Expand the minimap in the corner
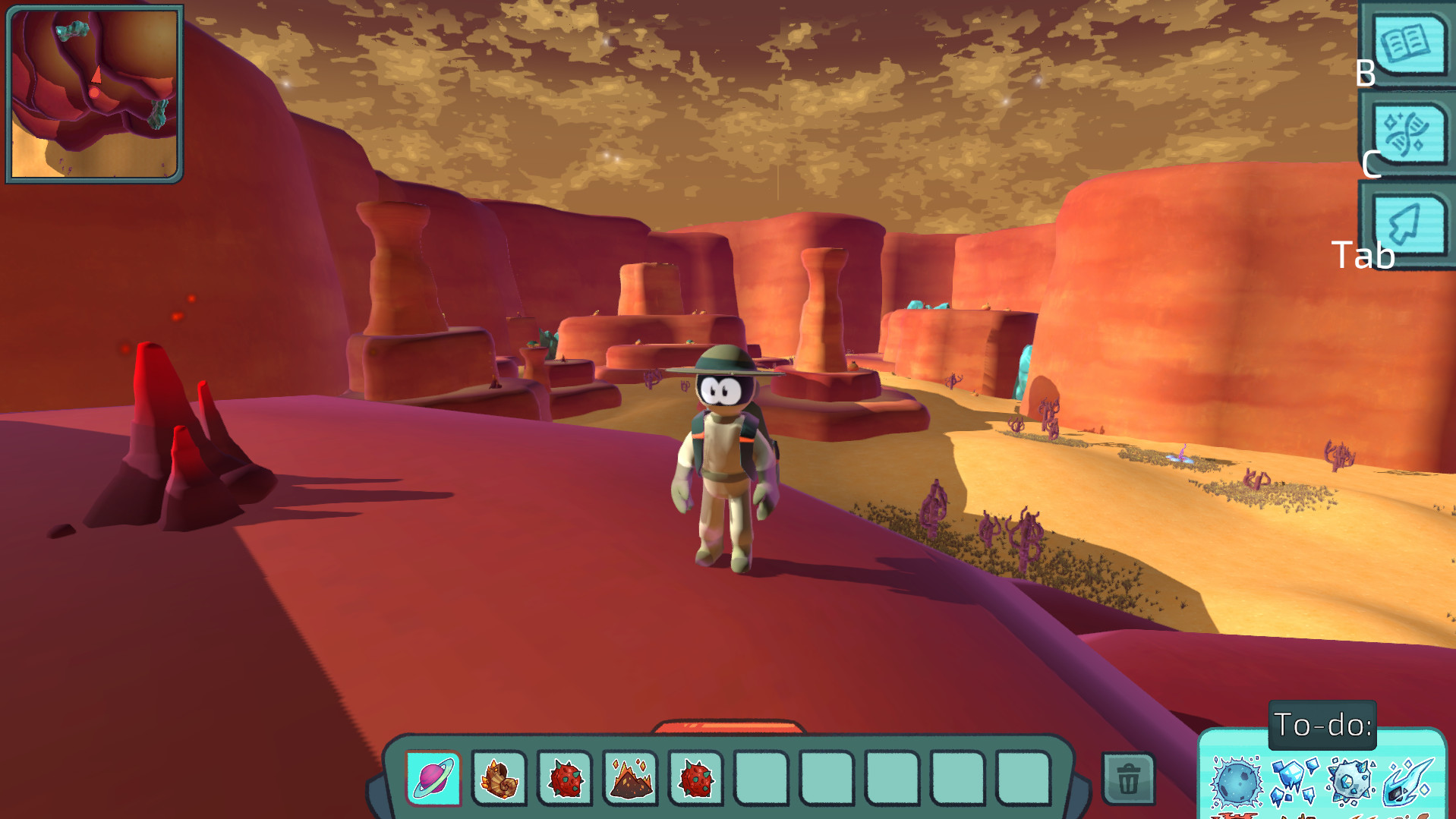The width and height of the screenshot is (1456, 819). (x=93, y=93)
